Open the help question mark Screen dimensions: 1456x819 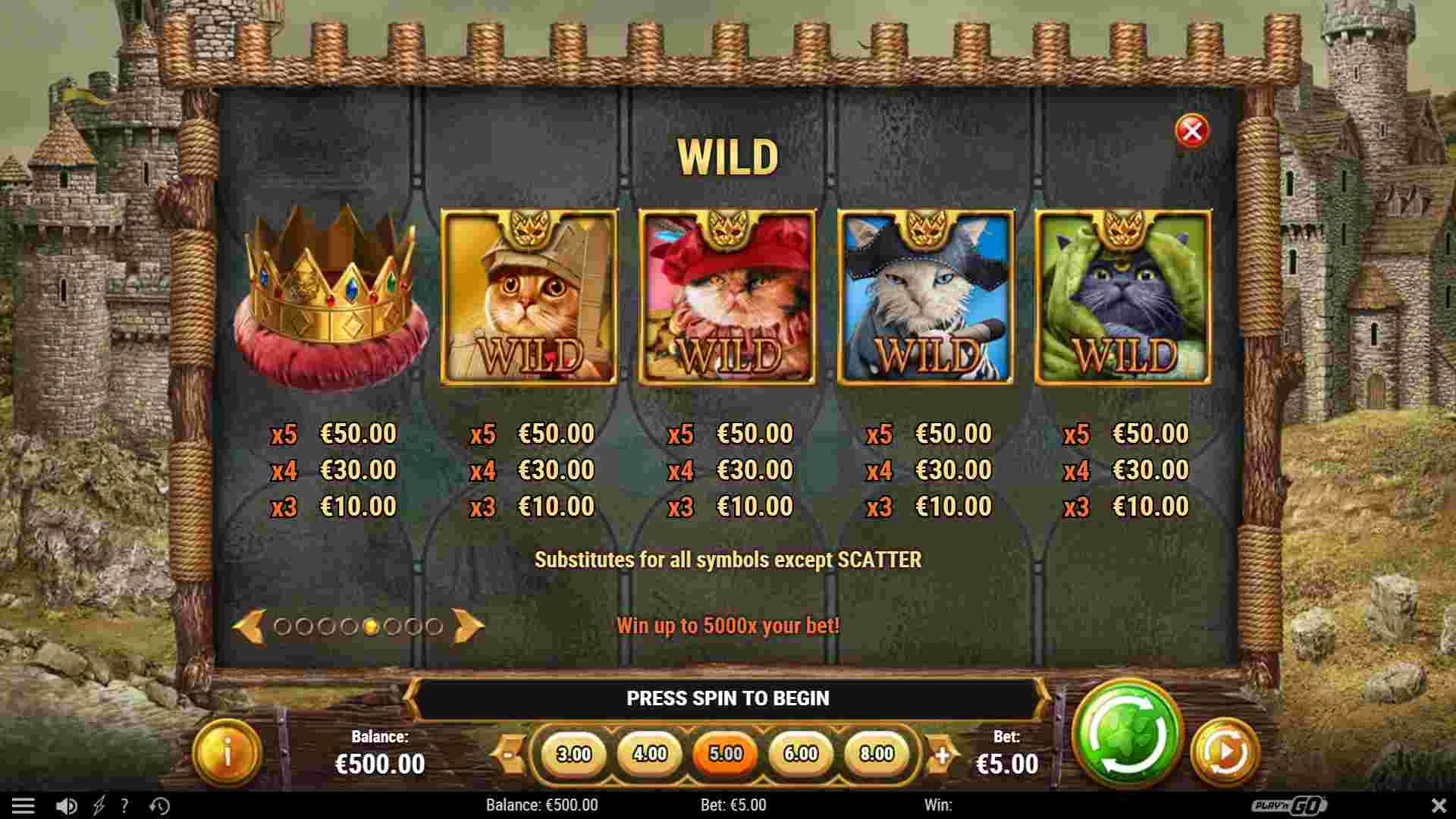pyautogui.click(x=124, y=805)
